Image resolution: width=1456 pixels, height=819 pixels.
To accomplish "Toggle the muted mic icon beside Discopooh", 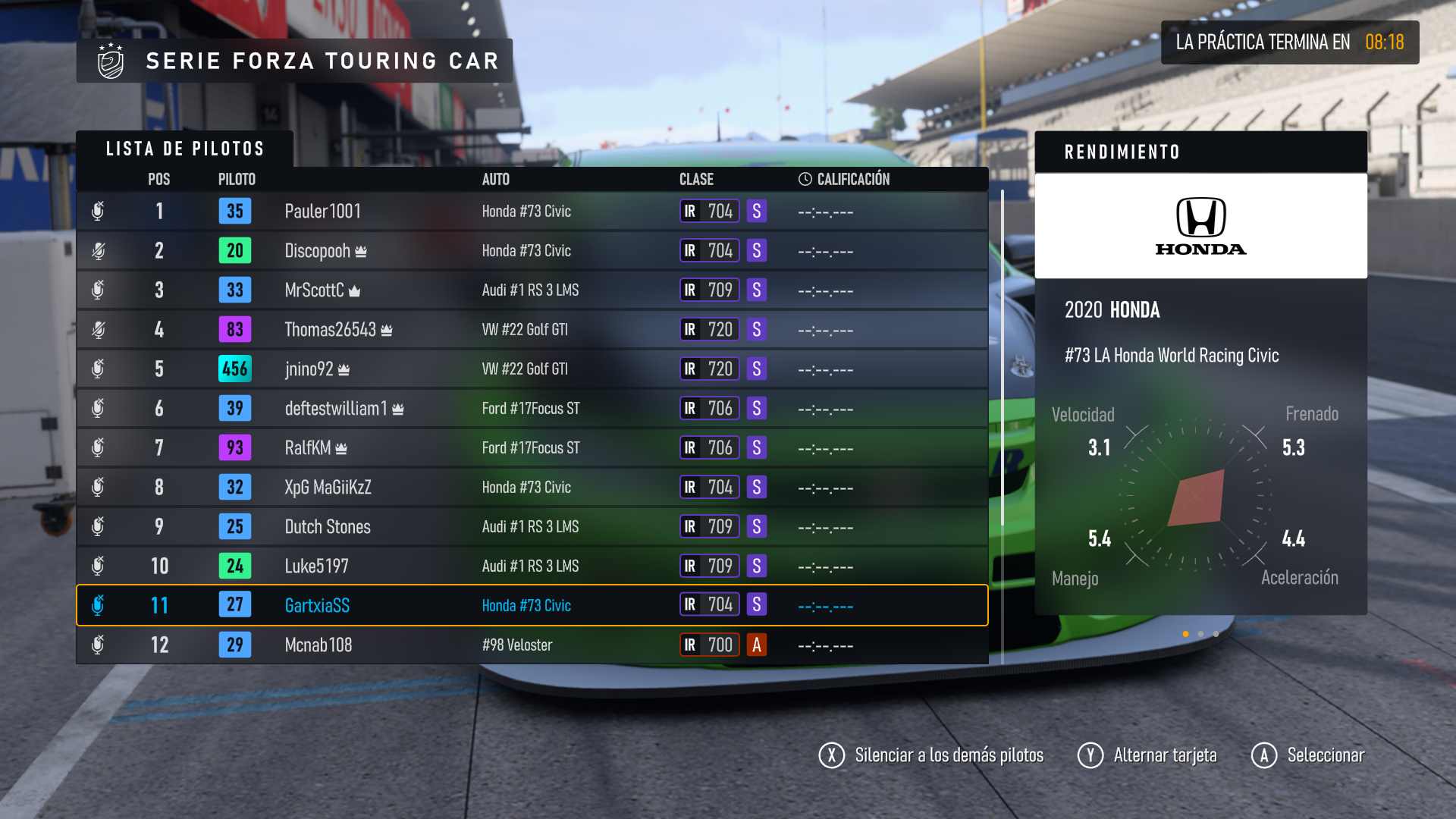I will pos(98,250).
